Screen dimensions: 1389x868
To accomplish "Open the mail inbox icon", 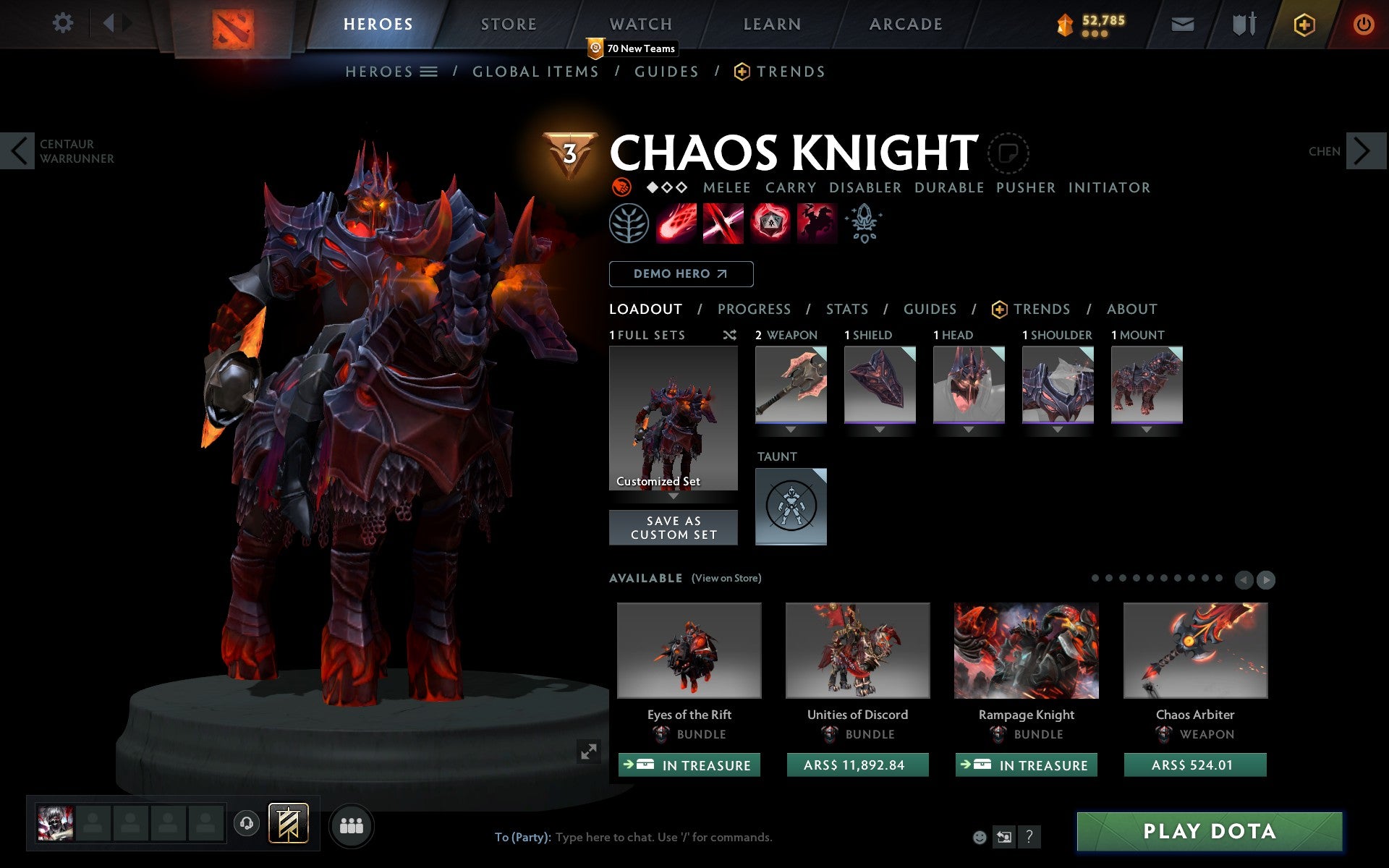I will (1182, 23).
